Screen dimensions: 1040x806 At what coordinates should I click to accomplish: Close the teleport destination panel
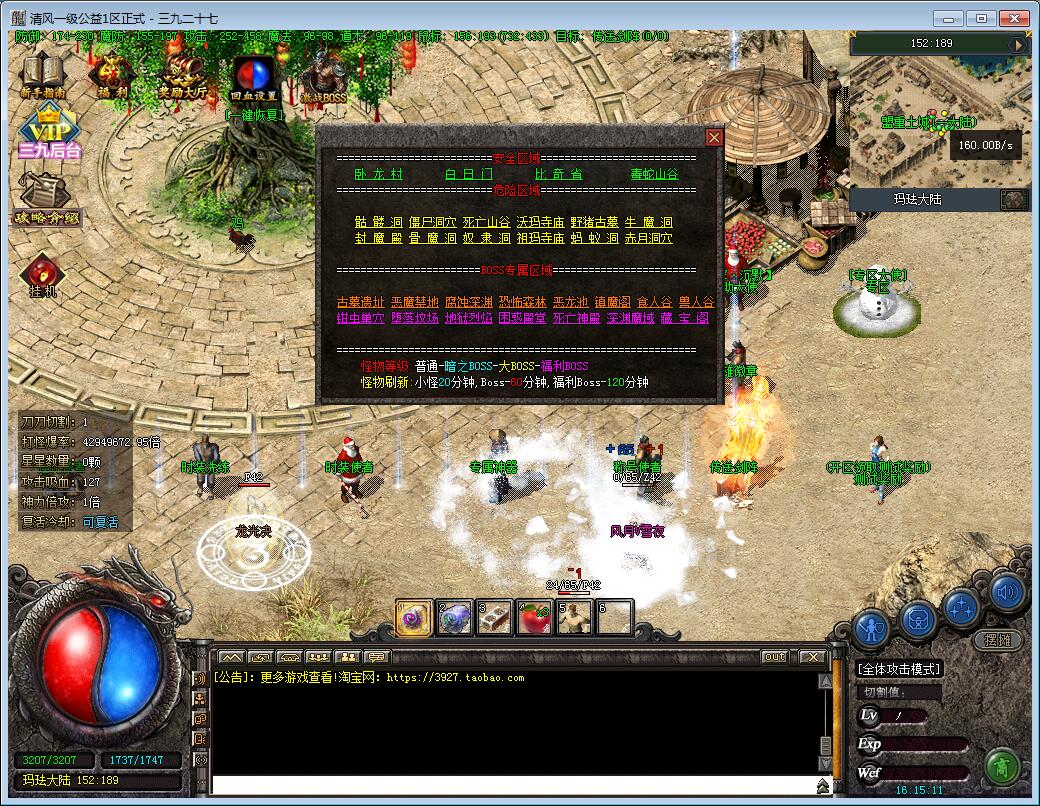(x=713, y=137)
